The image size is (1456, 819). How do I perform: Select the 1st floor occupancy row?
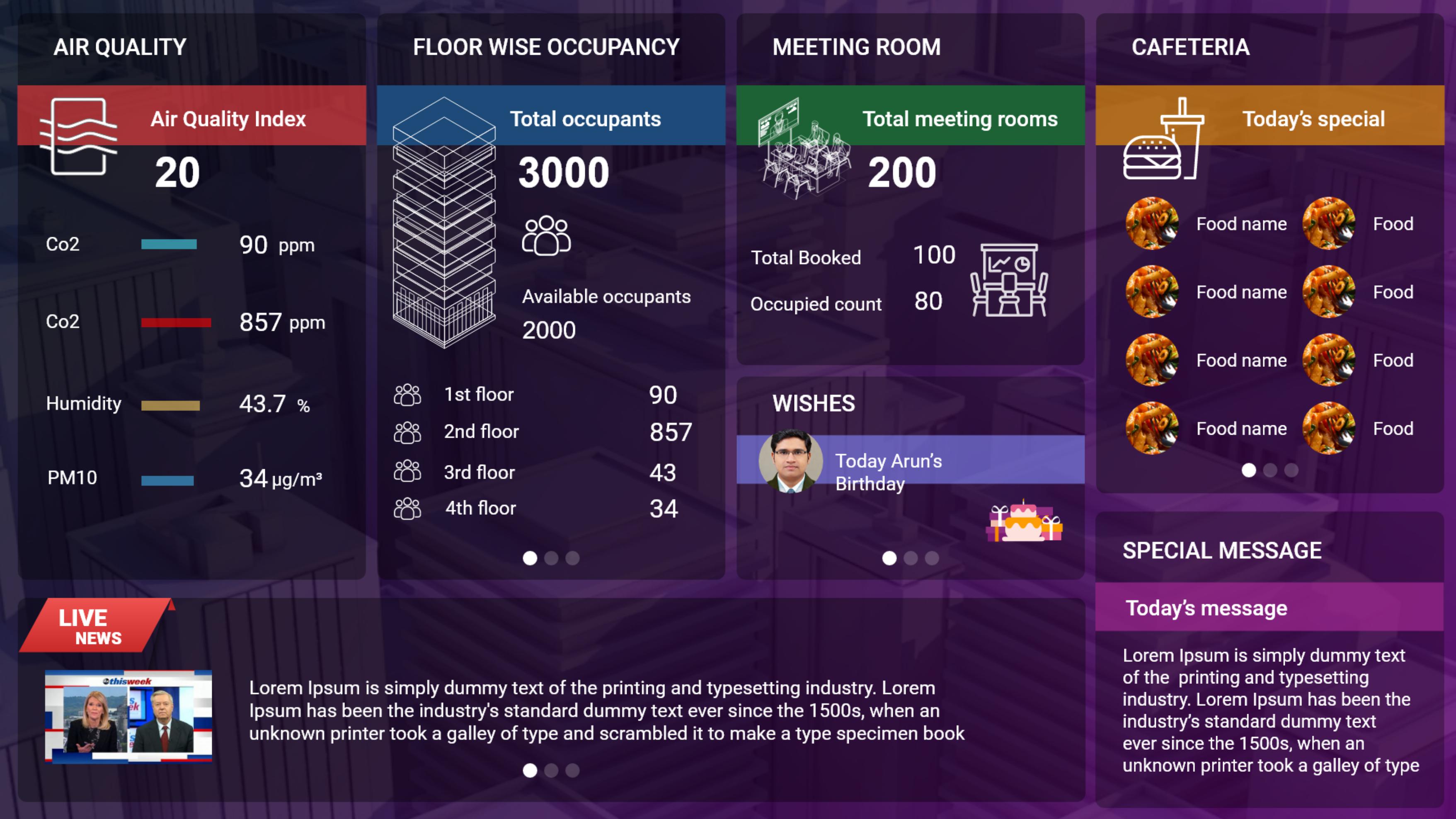[543, 395]
